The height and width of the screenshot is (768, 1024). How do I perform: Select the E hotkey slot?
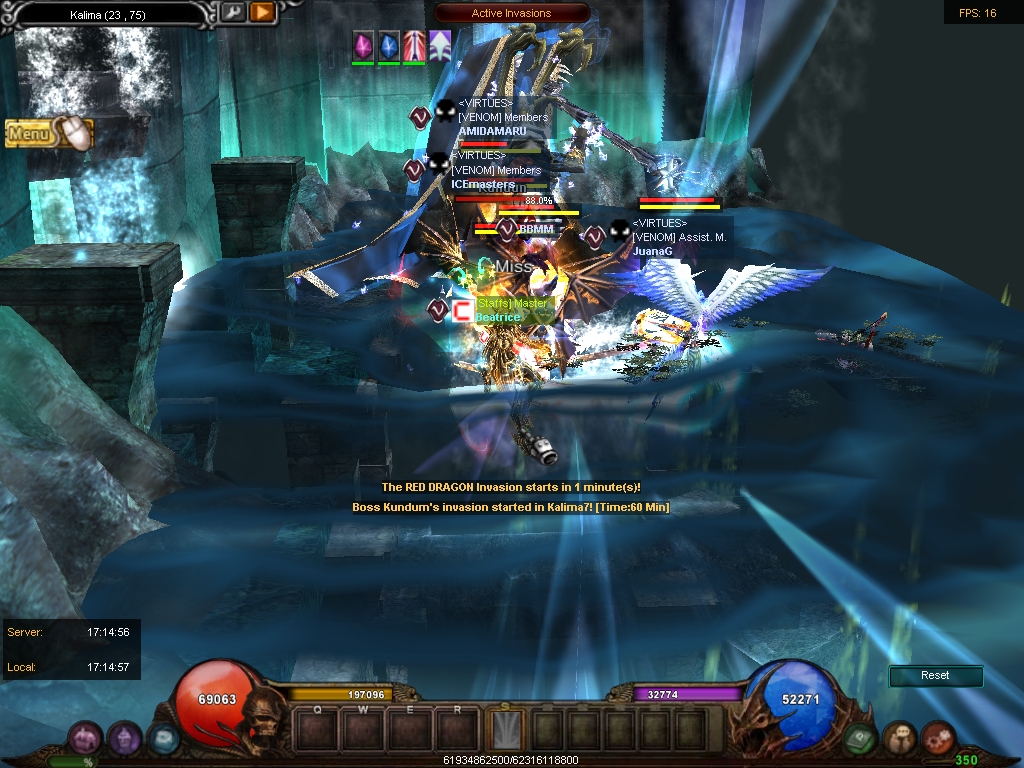pos(411,729)
